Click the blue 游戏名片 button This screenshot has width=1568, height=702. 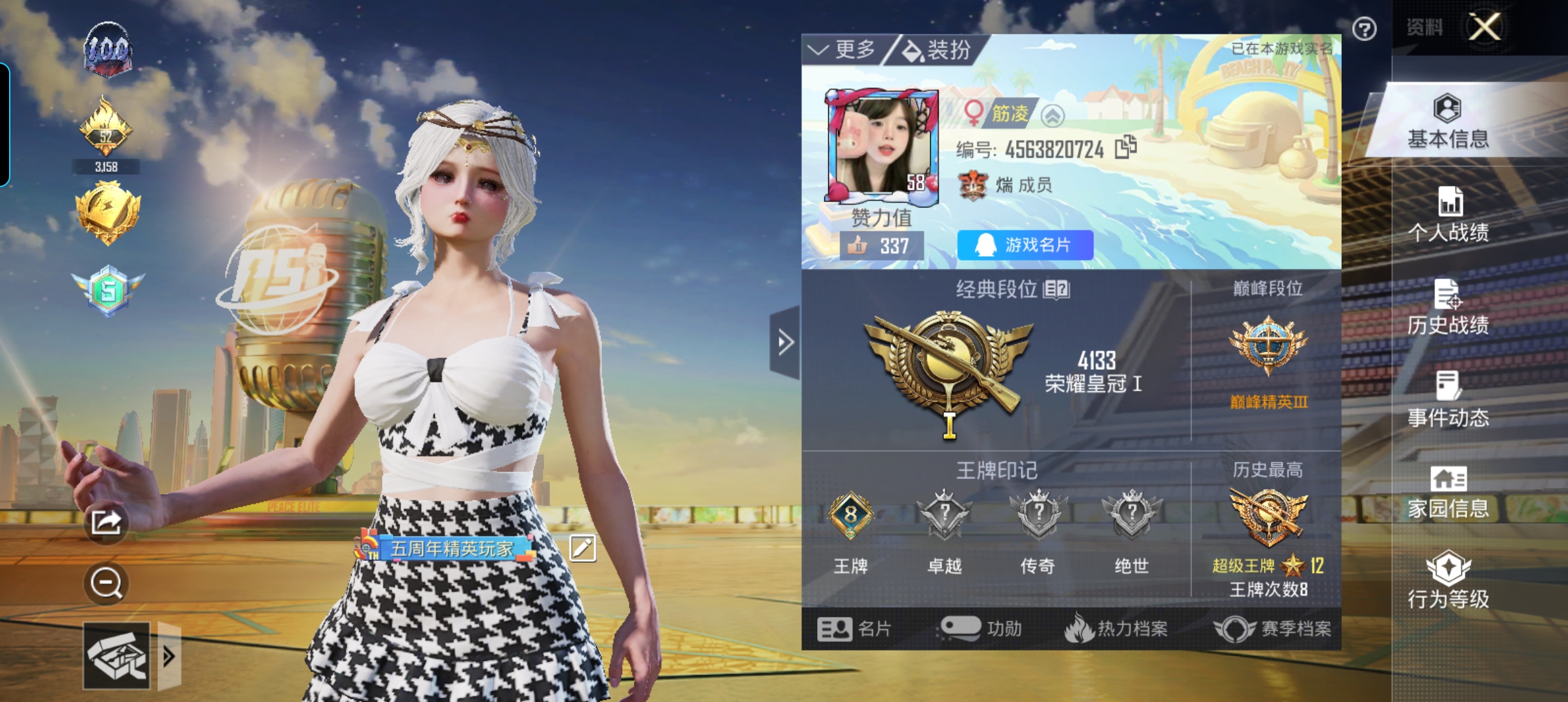tap(1025, 245)
